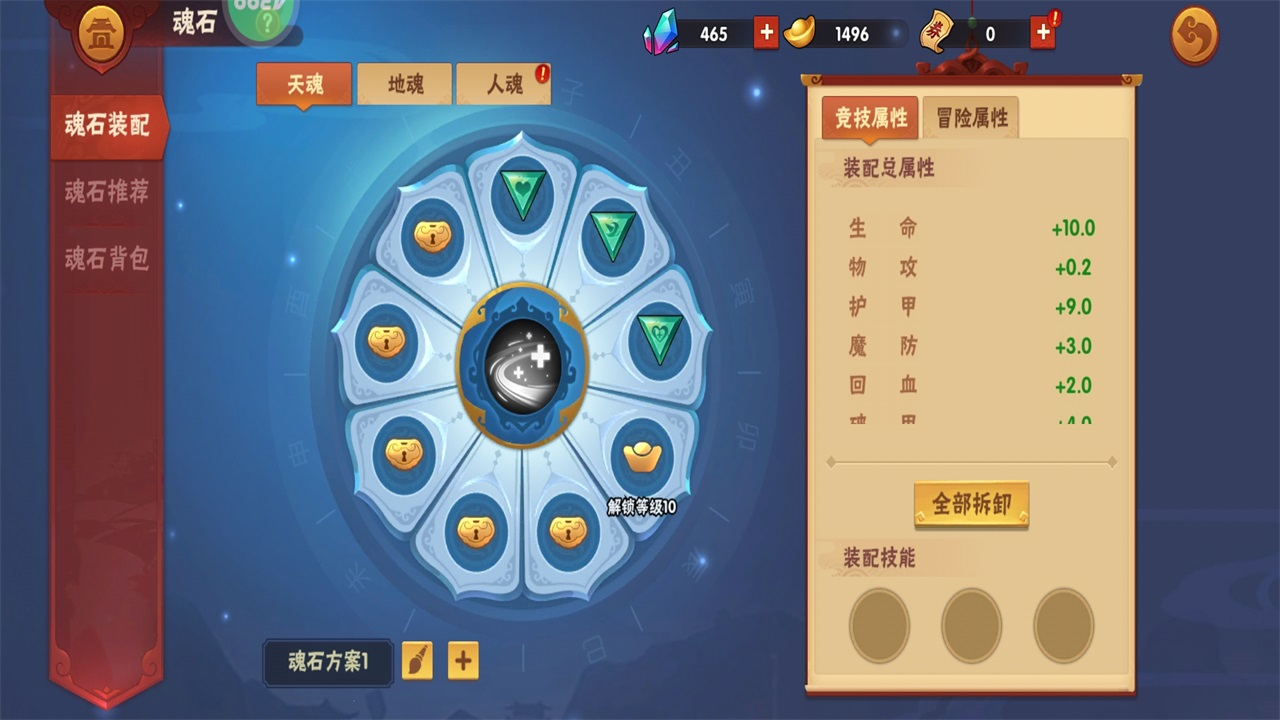Switch to the 天魂 tab
1280x720 pixels.
coord(304,84)
